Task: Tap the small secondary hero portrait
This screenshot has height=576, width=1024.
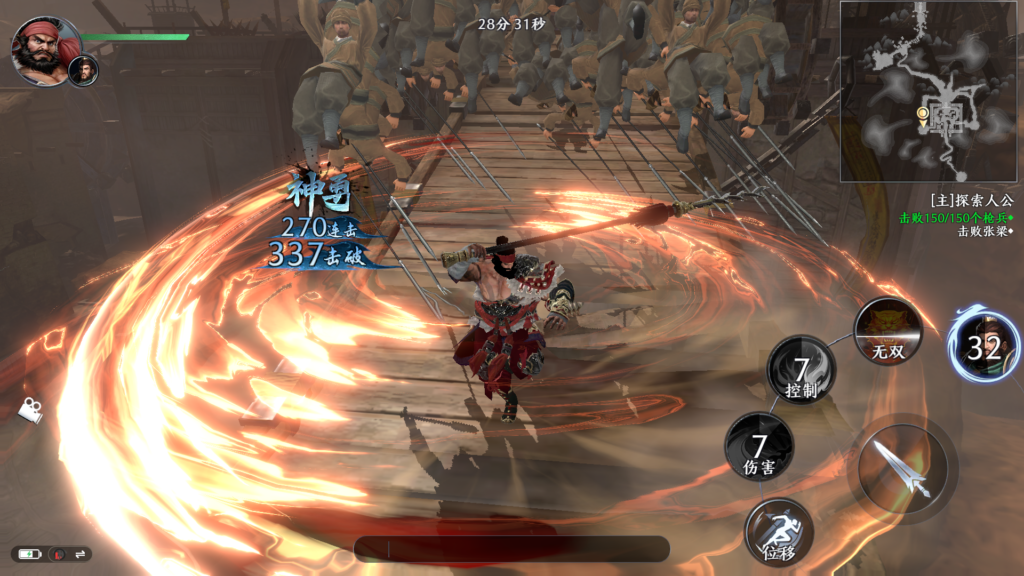Action: pyautogui.click(x=84, y=70)
